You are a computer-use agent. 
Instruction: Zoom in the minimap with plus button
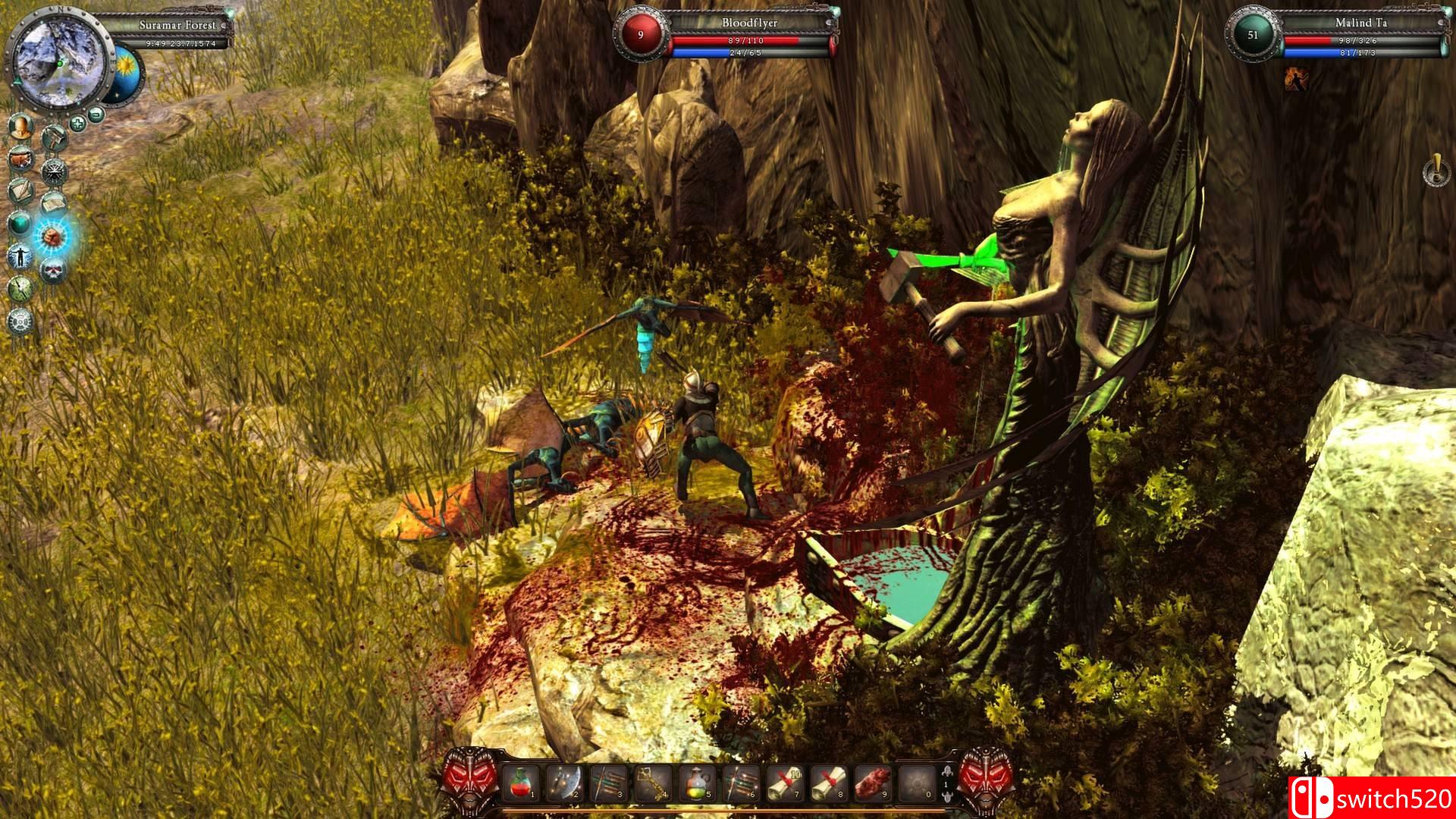click(77, 122)
